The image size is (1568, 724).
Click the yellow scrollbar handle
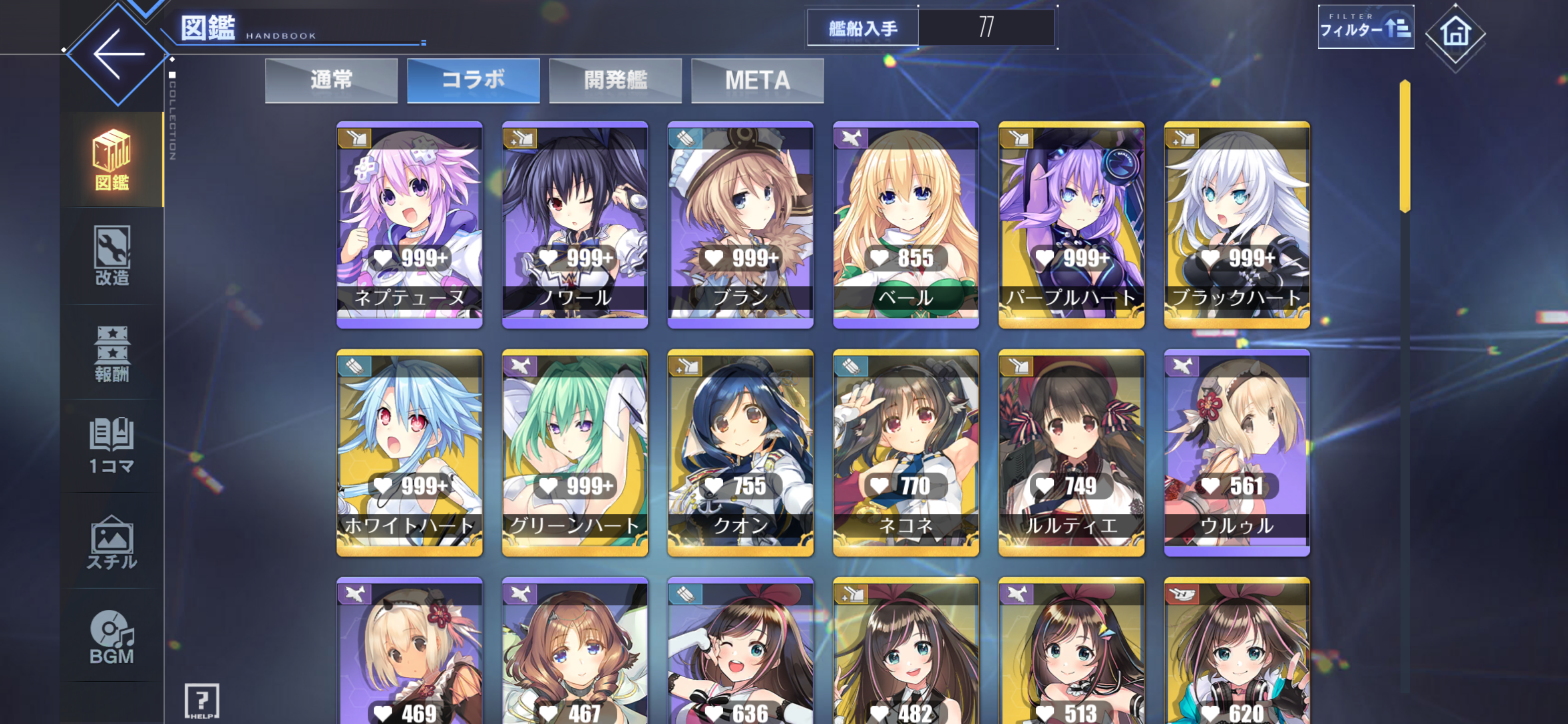(x=1405, y=146)
